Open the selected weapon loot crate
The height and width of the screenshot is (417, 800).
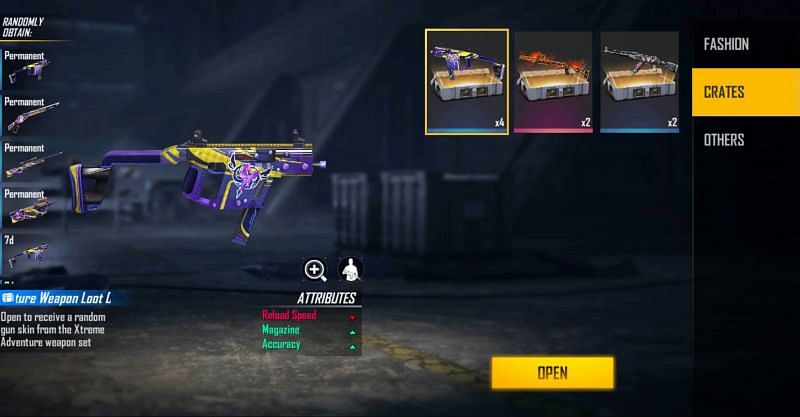[552, 373]
